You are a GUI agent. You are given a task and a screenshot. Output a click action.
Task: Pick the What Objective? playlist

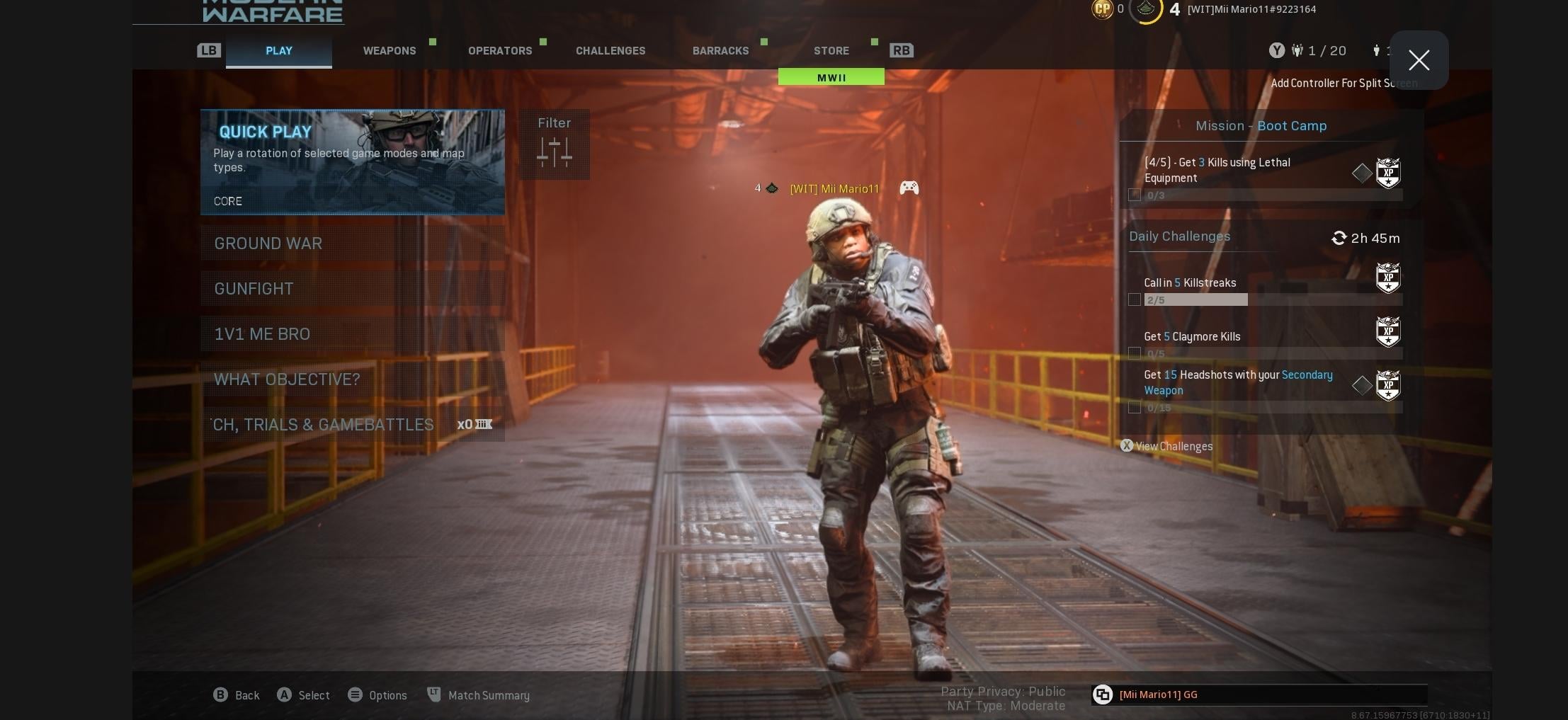352,379
